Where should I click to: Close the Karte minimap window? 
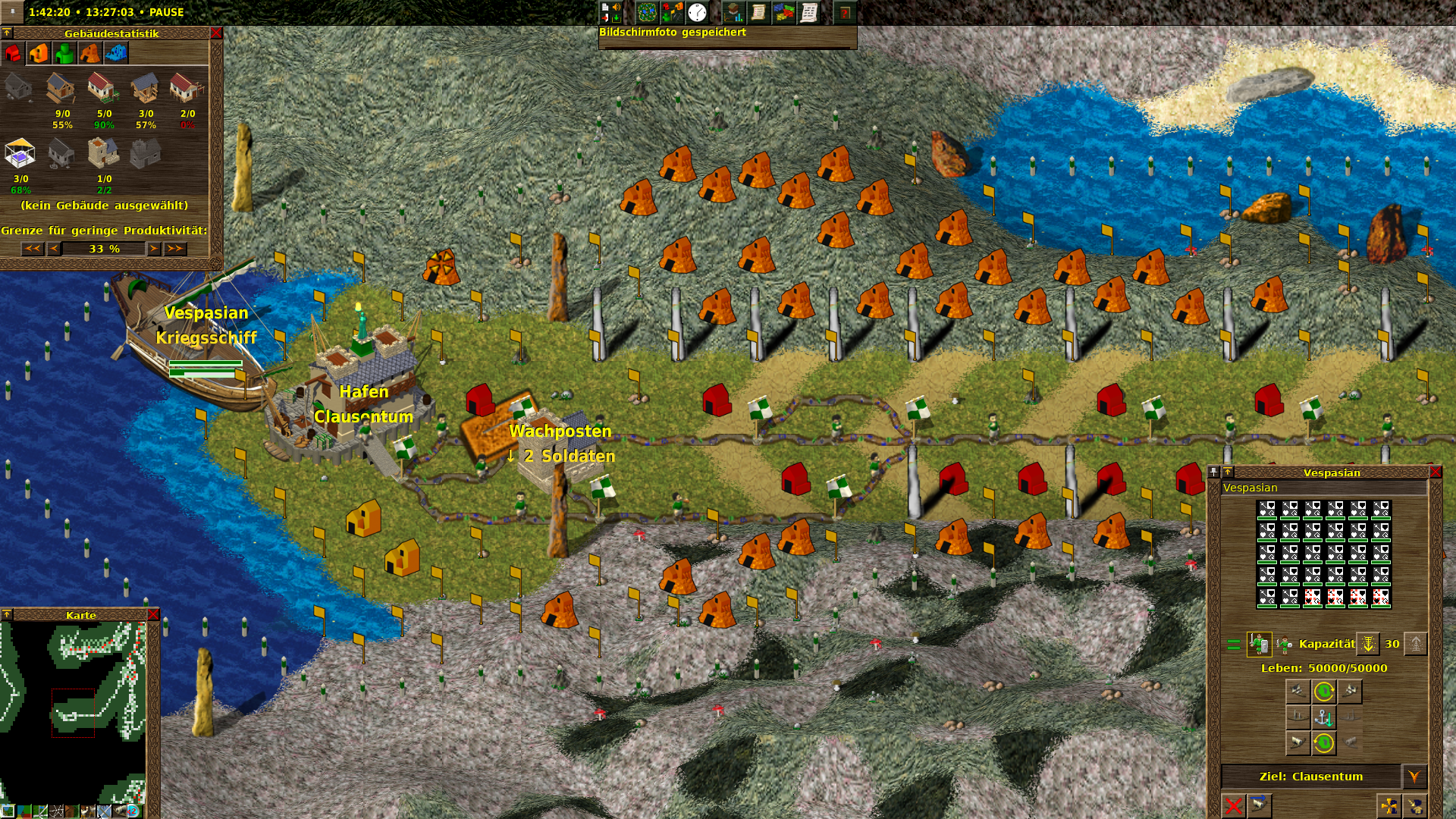point(153,614)
